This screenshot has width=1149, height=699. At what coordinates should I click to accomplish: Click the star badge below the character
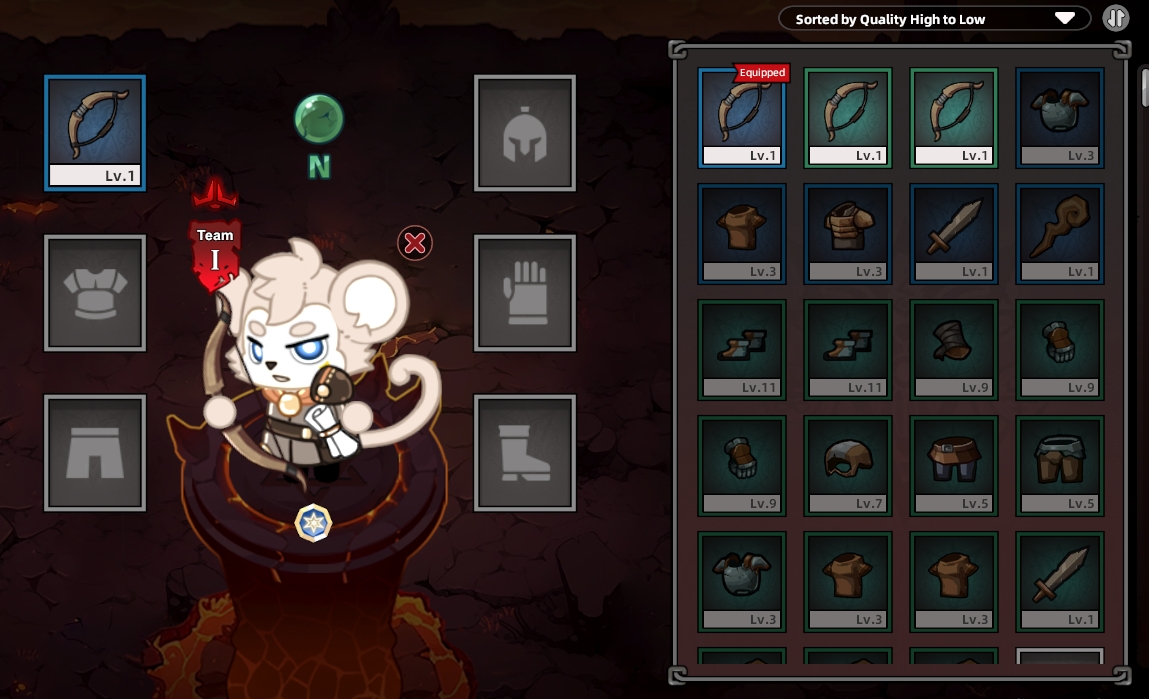(x=313, y=523)
